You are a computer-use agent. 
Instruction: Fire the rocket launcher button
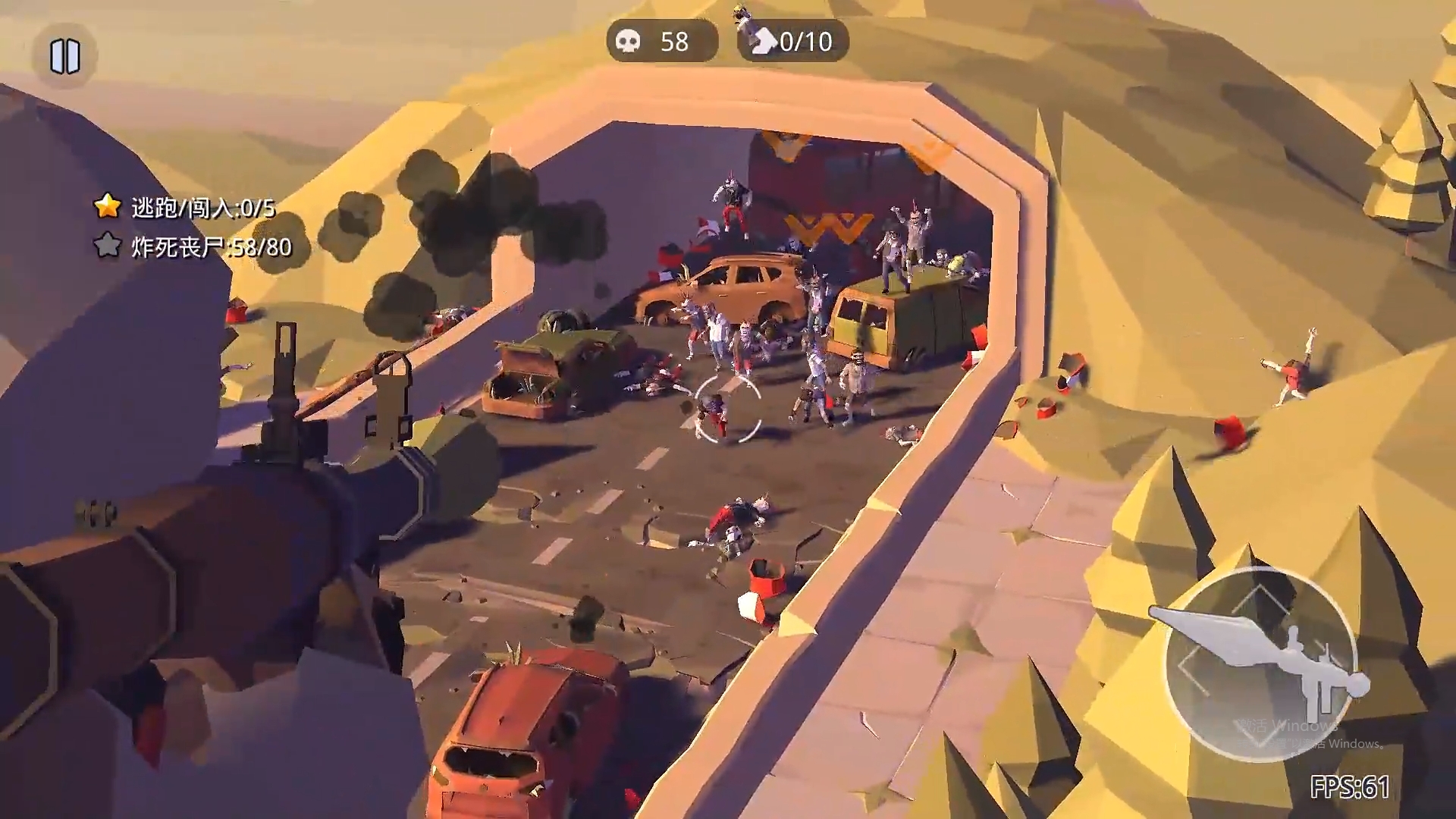1260,663
